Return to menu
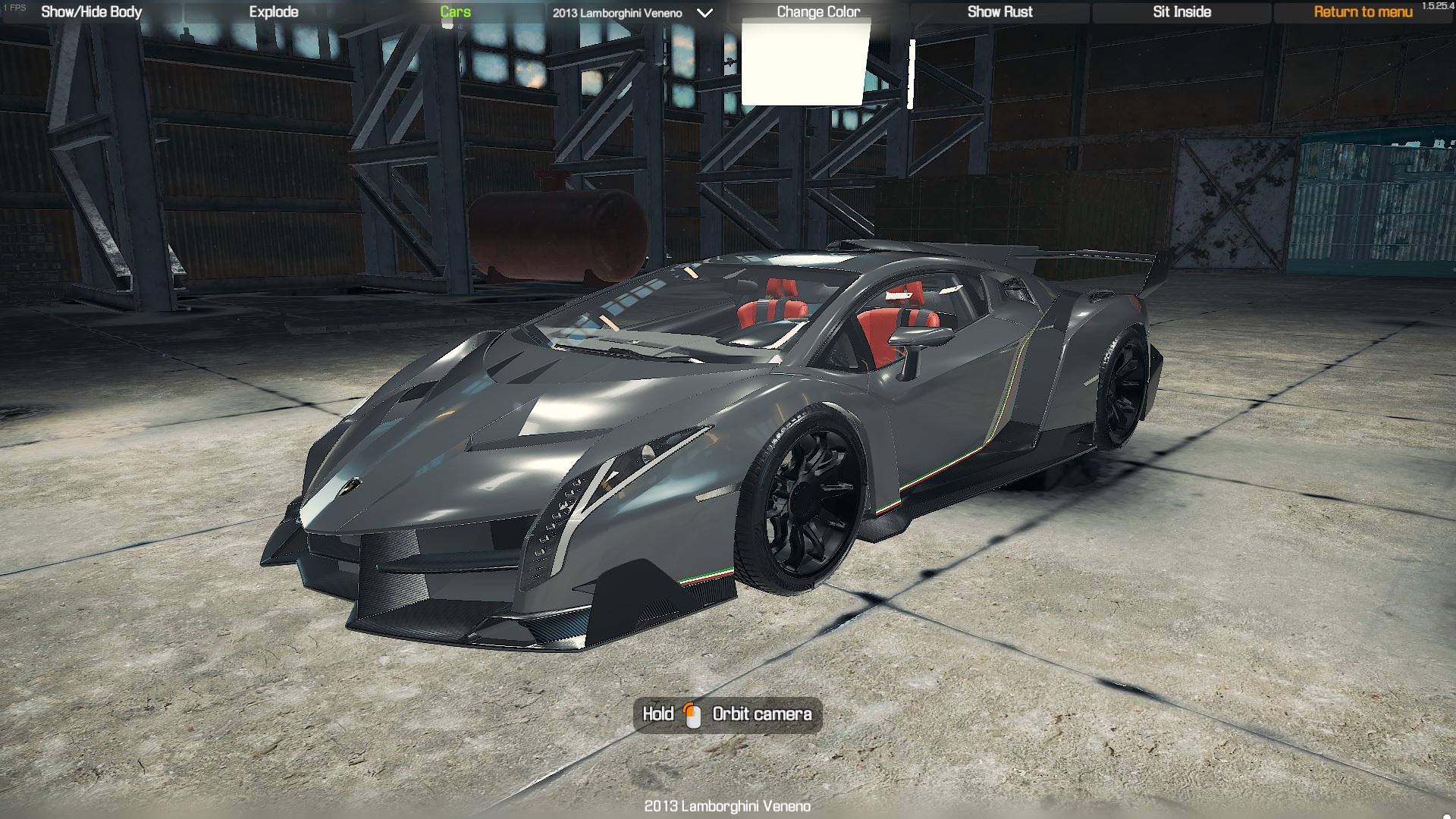This screenshot has height=819, width=1456. click(1363, 12)
